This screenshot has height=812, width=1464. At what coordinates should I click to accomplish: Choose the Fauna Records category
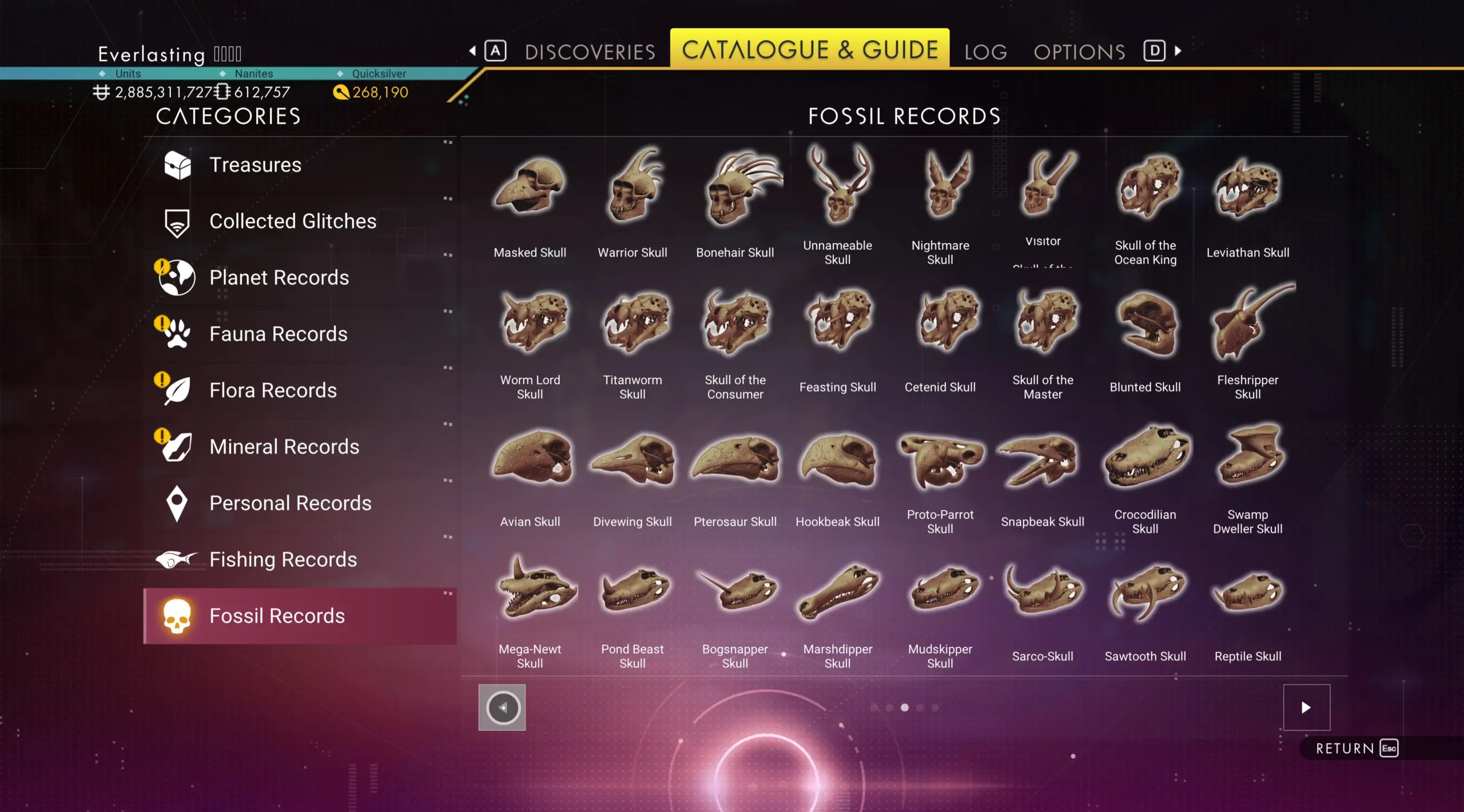[278, 334]
